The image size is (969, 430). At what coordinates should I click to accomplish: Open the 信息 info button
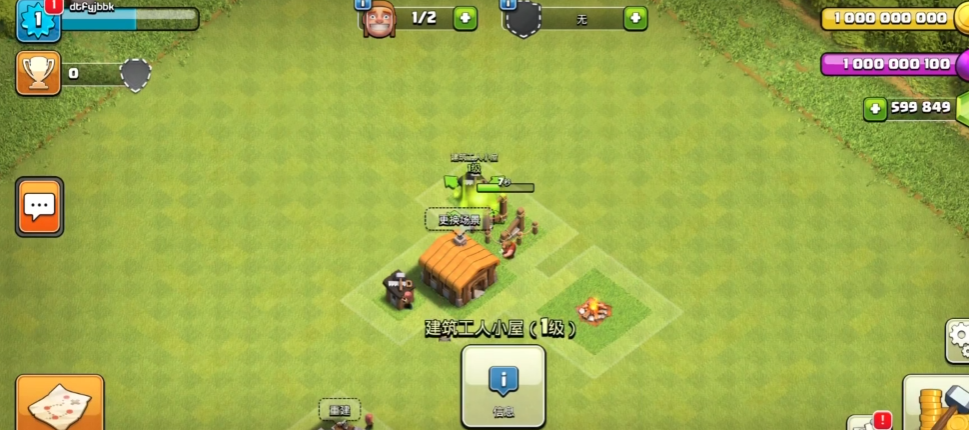pyautogui.click(x=503, y=386)
